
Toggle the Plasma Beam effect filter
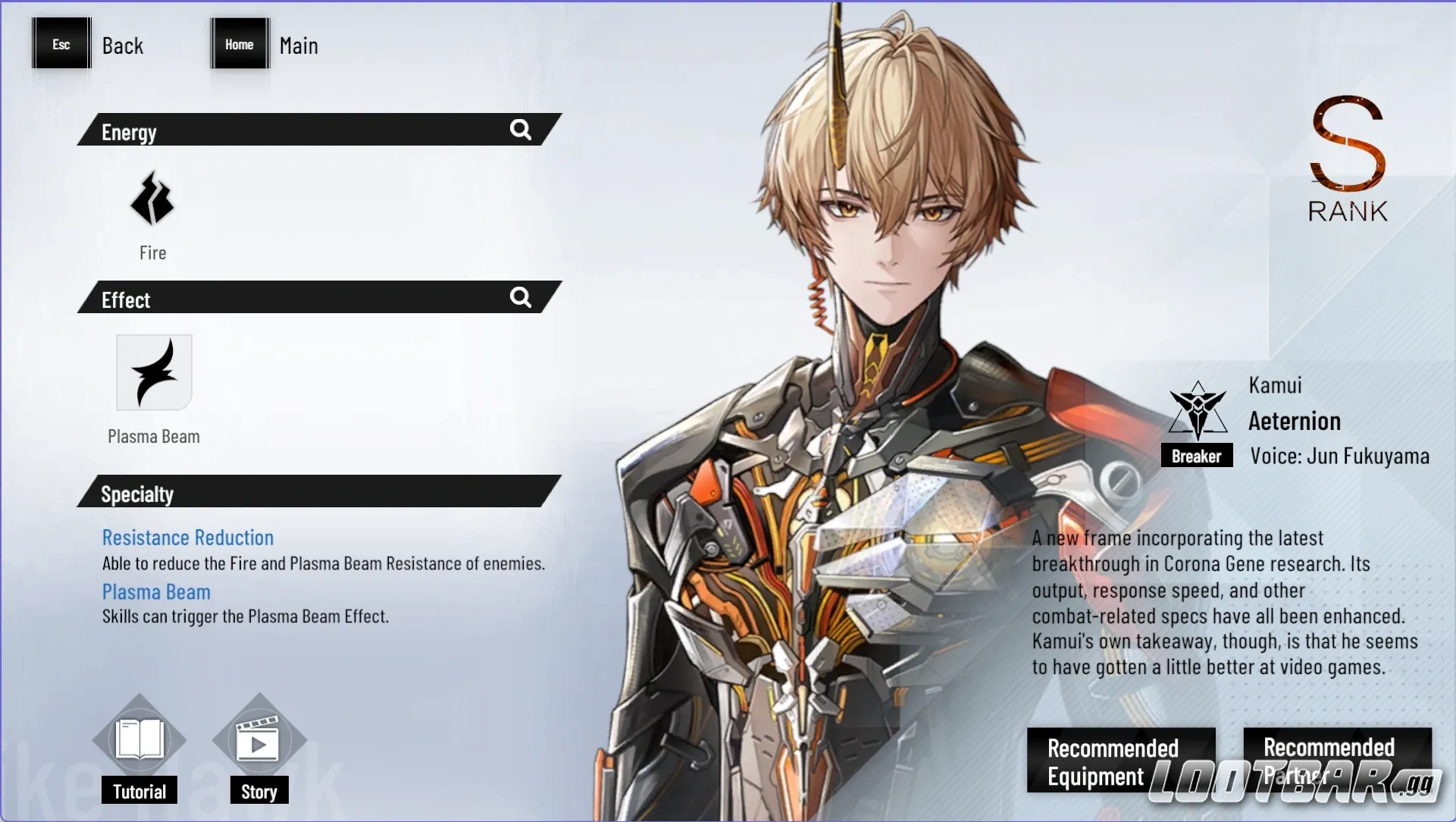(x=153, y=372)
